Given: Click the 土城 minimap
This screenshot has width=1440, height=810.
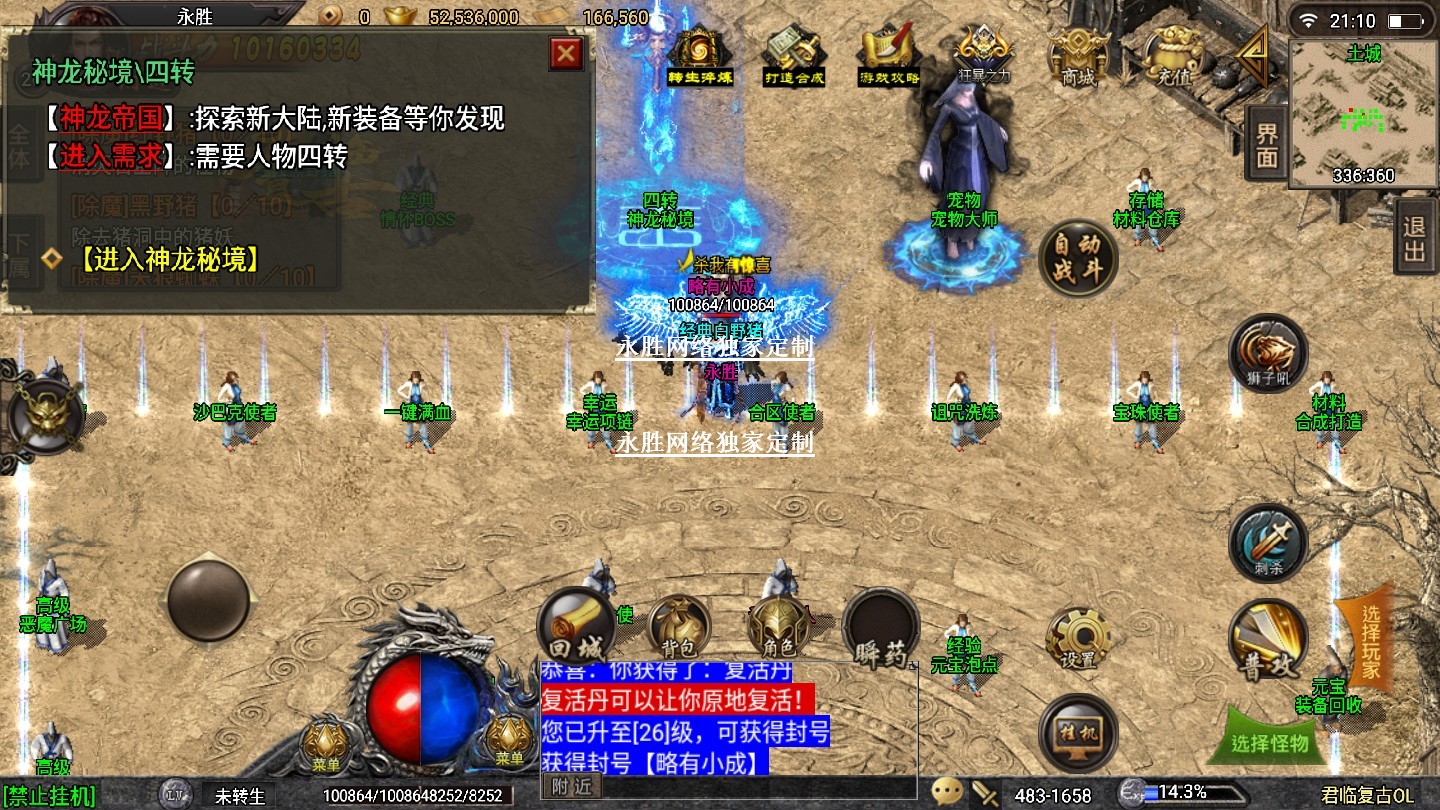Looking at the screenshot, I should [x=1362, y=113].
